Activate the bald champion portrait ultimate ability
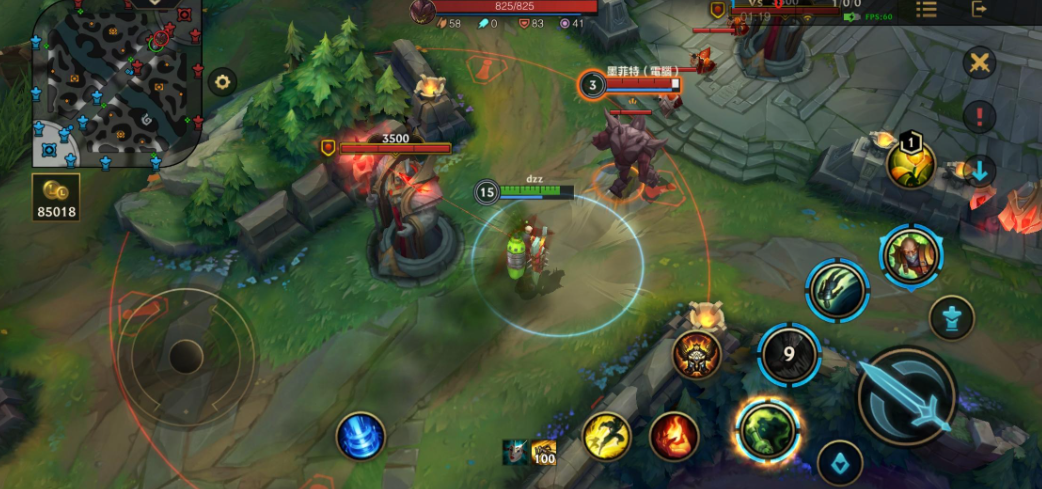1042x489 pixels. [x=910, y=254]
